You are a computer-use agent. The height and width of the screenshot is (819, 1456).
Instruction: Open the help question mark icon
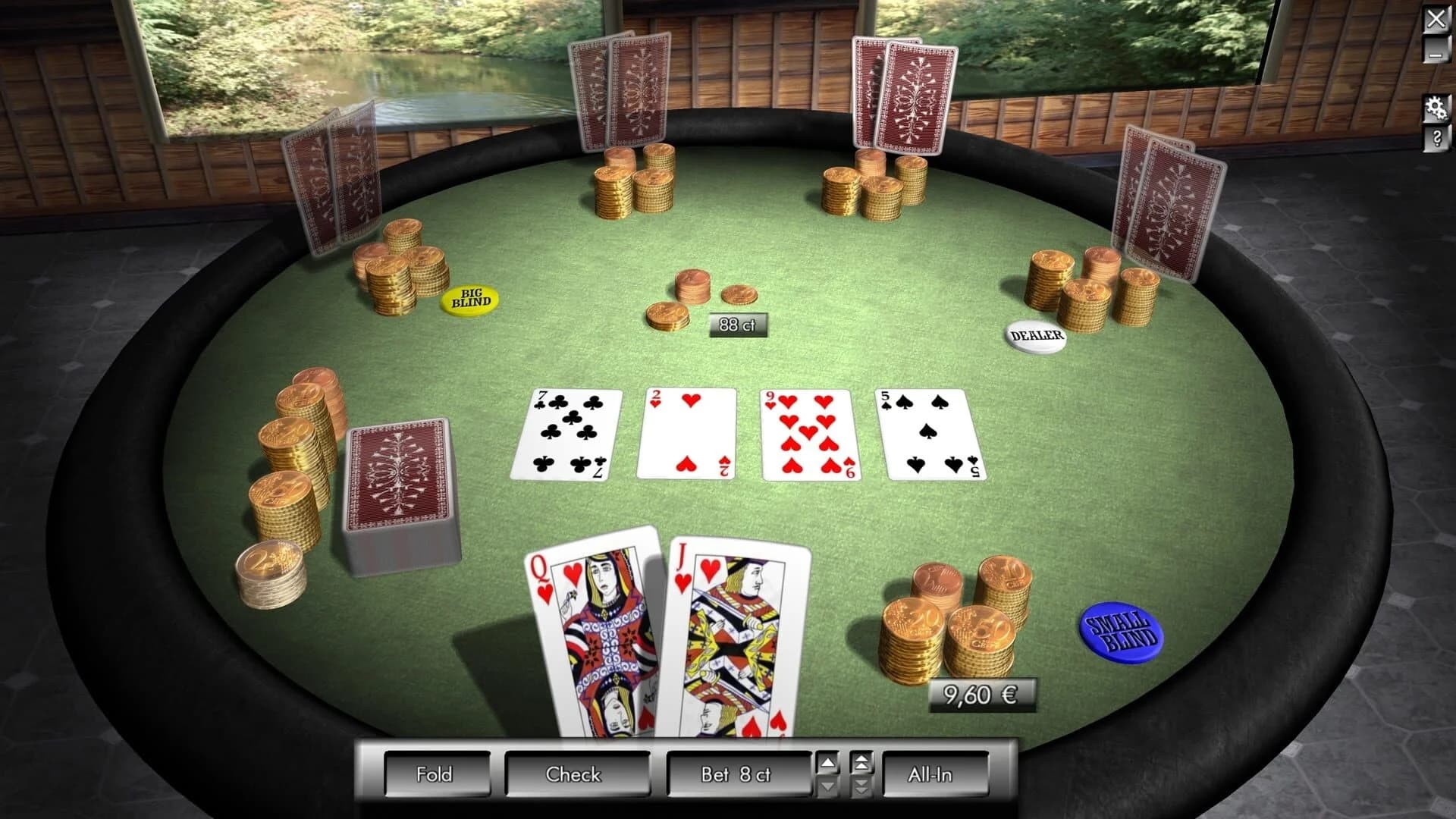(x=1436, y=139)
